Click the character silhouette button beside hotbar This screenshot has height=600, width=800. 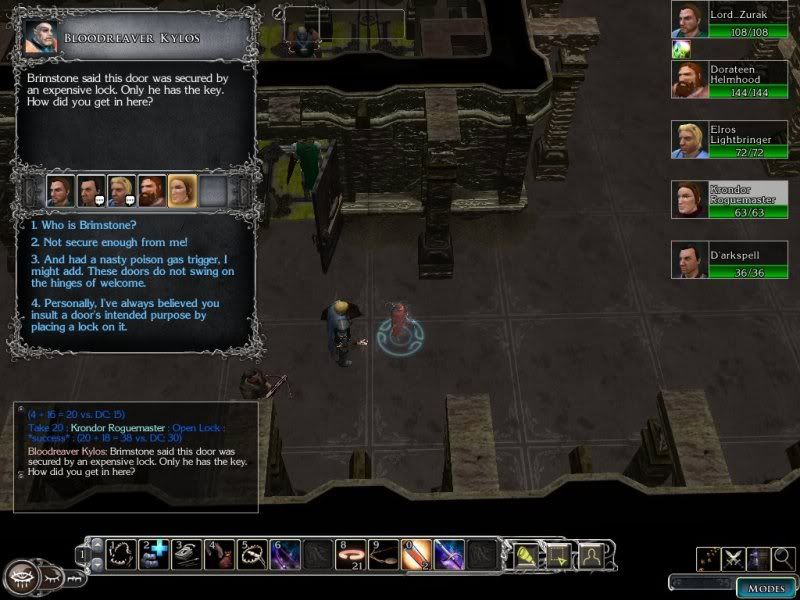[x=593, y=553]
